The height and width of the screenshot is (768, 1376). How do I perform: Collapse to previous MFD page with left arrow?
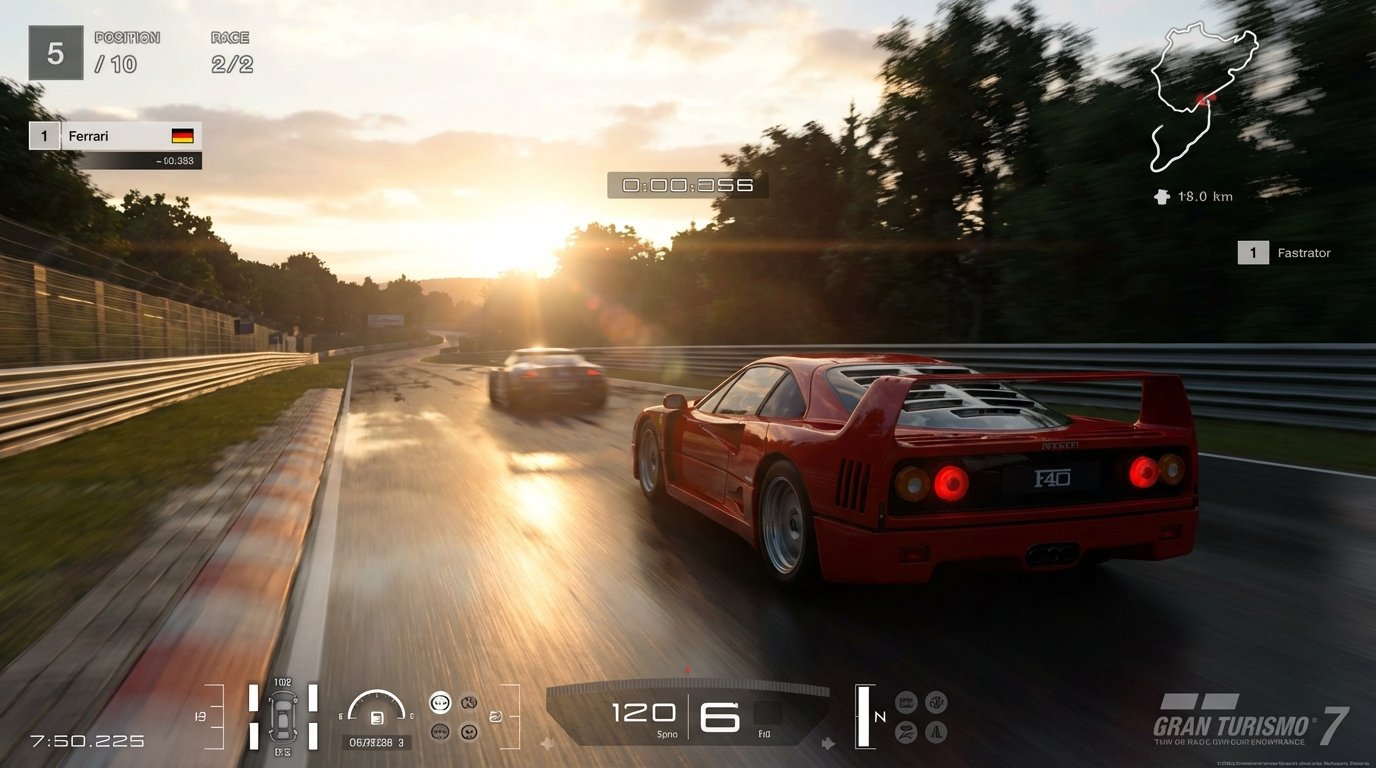tap(548, 743)
